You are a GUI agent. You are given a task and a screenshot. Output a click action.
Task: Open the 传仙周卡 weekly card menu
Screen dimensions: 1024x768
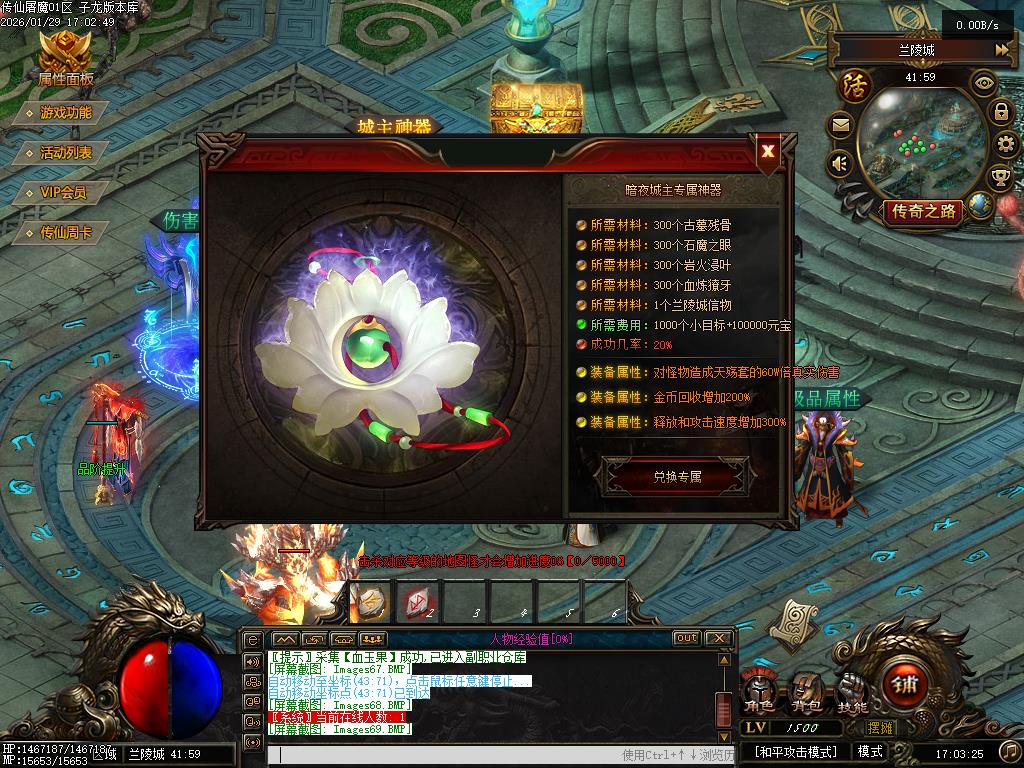[x=66, y=232]
